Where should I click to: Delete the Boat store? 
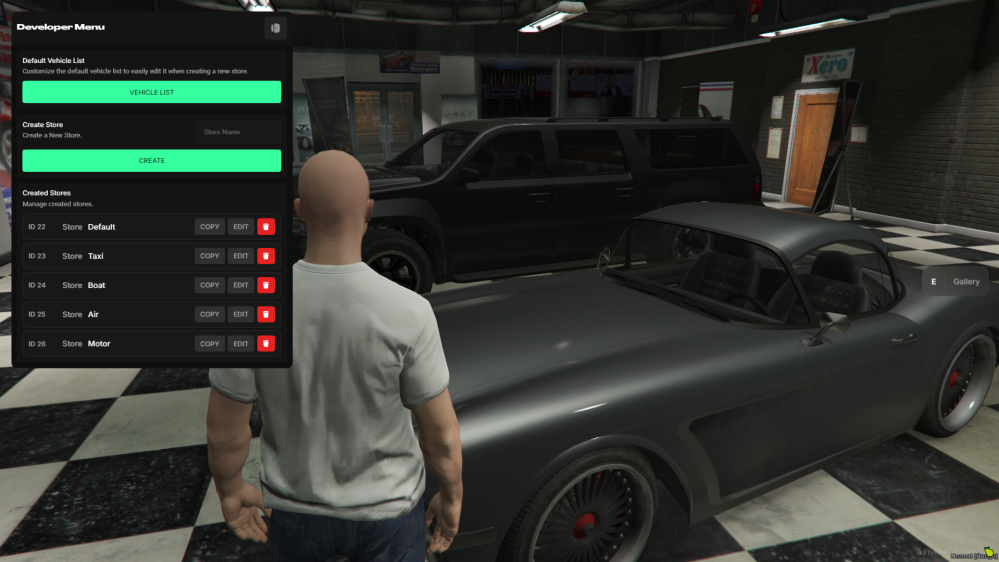266,285
